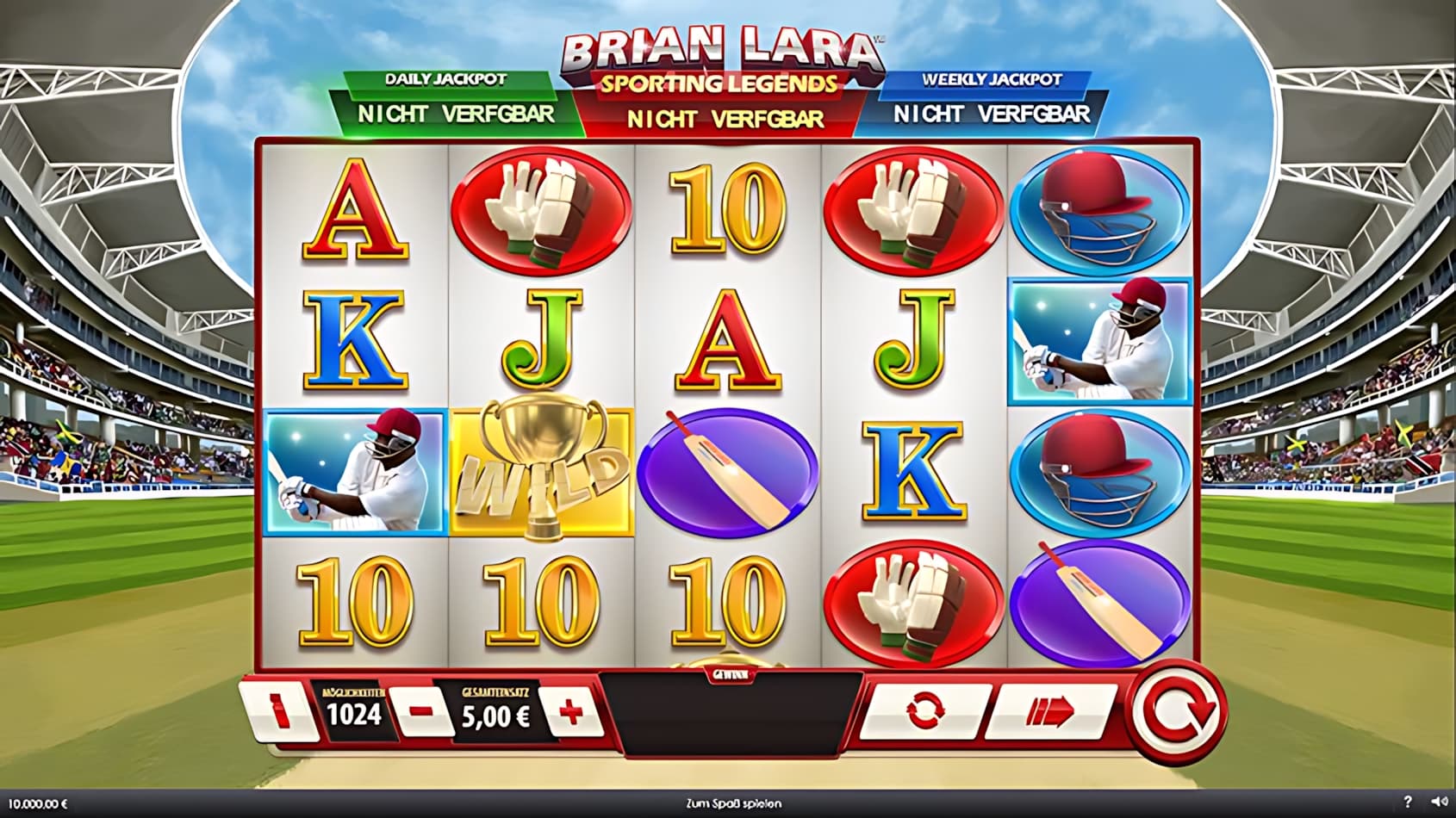This screenshot has width=1456, height=818.
Task: Decrease the total bet with minus
Action: pos(421,712)
